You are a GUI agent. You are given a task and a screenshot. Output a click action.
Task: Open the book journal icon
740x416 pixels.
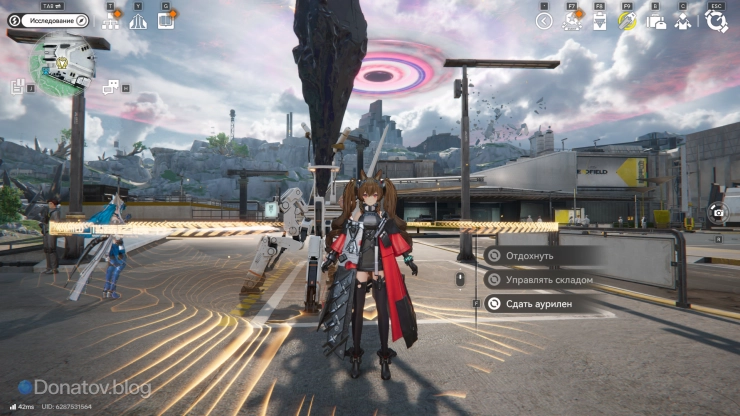(166, 20)
